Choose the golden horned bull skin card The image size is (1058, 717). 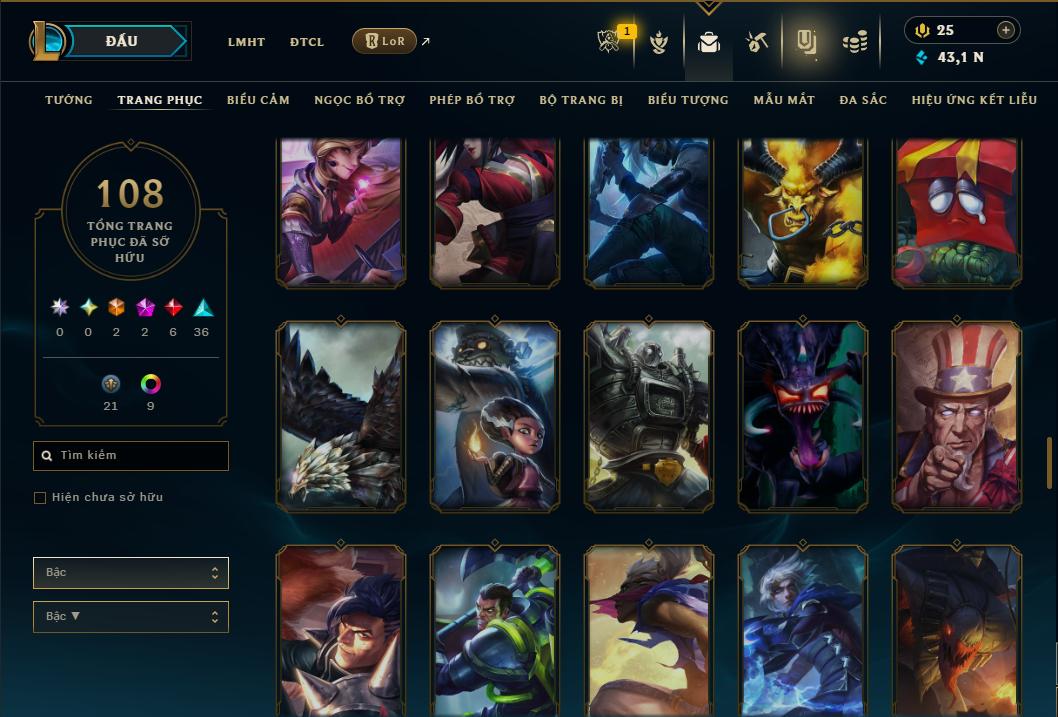(803, 212)
